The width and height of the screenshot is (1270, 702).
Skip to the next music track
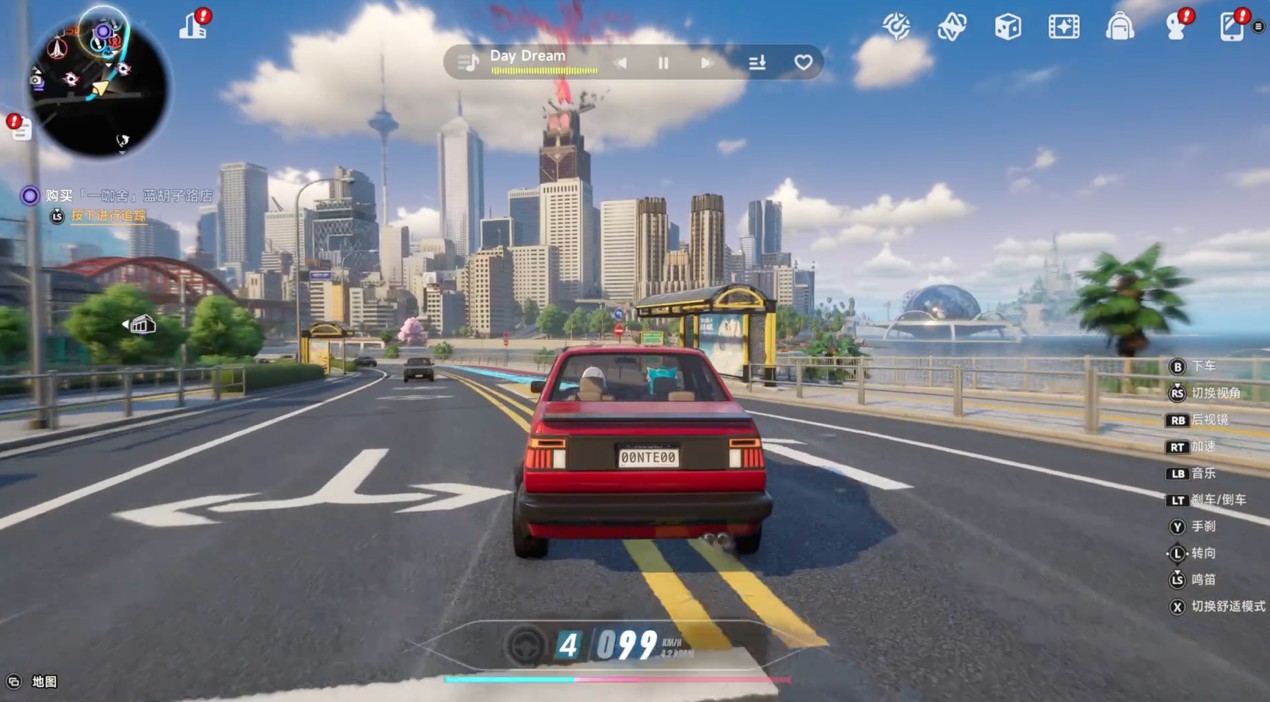(706, 63)
